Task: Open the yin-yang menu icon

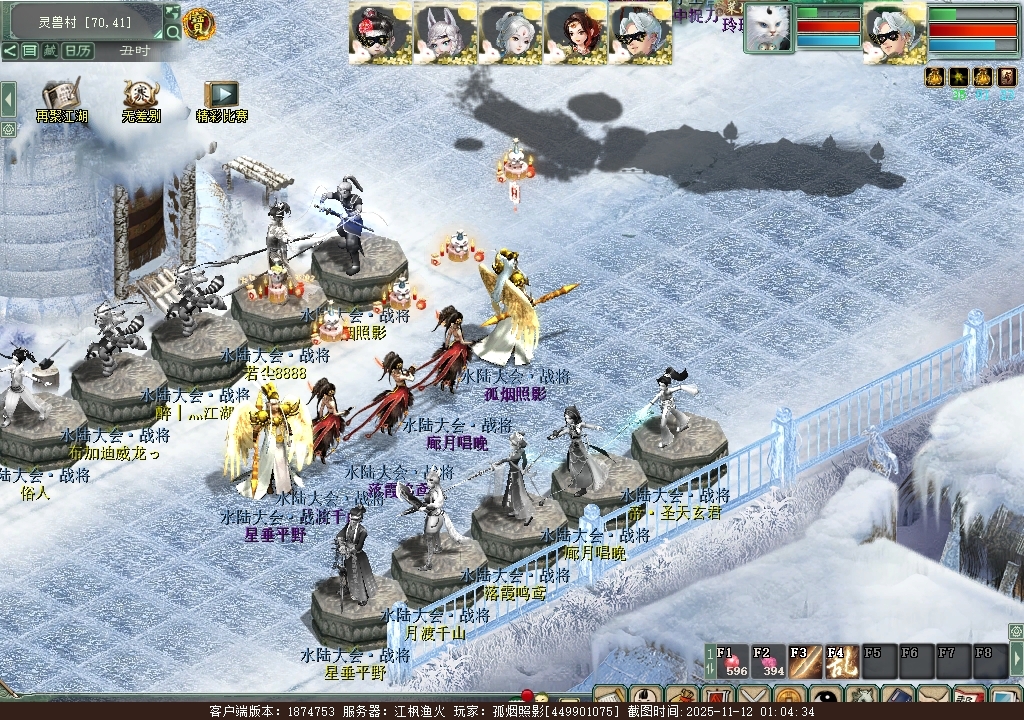Action: point(826,698)
